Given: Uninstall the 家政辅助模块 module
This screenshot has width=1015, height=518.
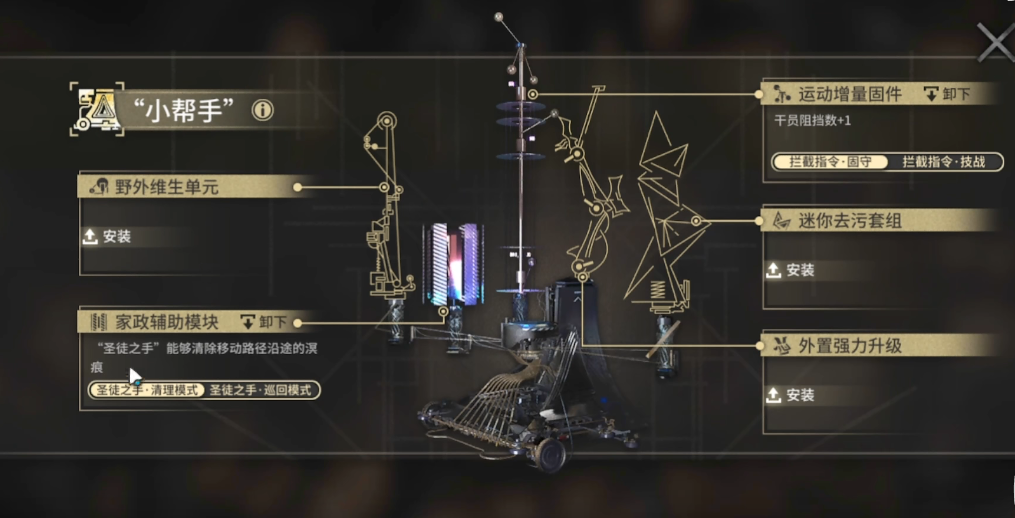Looking at the screenshot, I should (263, 322).
